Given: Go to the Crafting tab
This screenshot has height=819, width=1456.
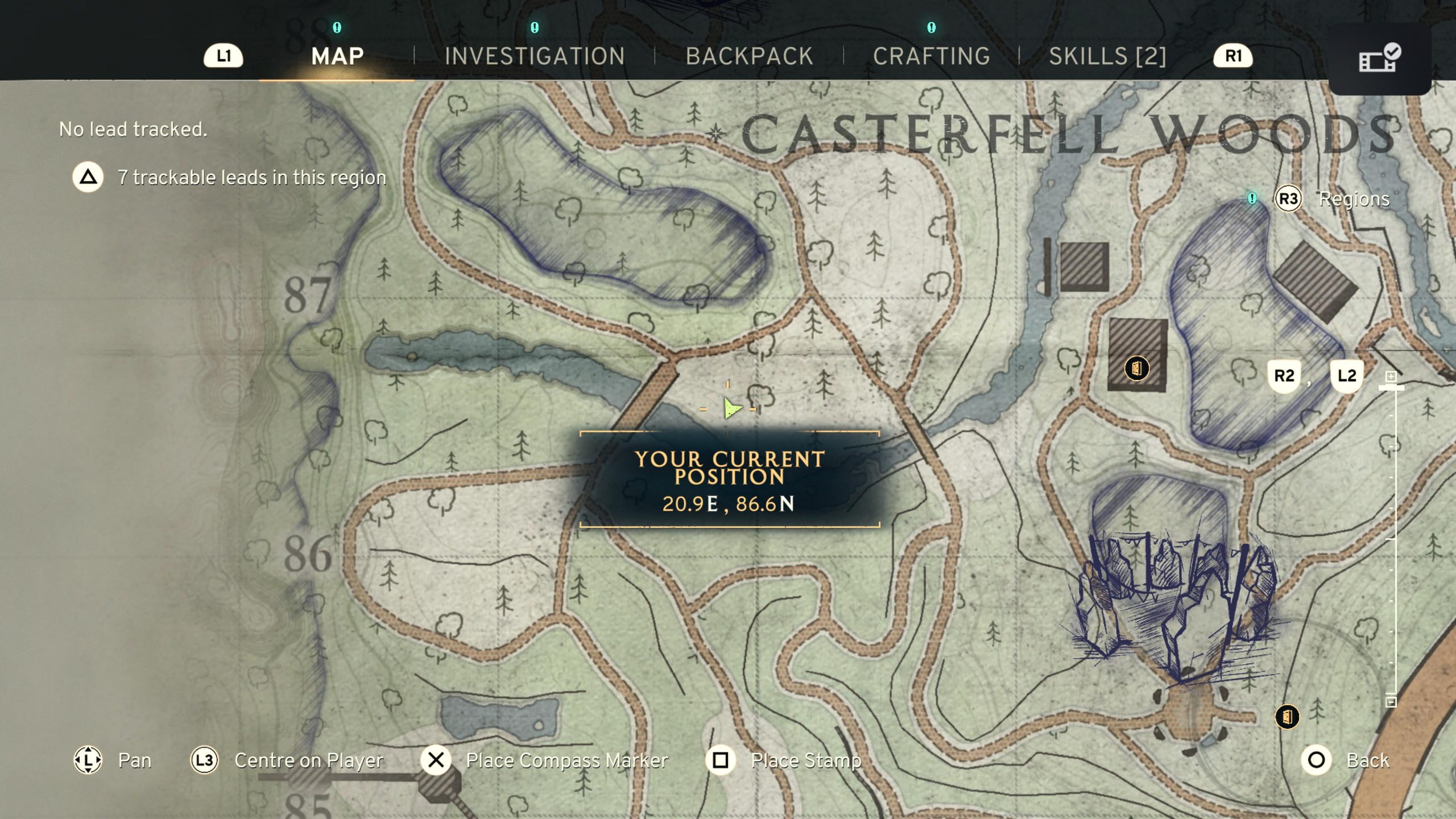Looking at the screenshot, I should [x=932, y=56].
